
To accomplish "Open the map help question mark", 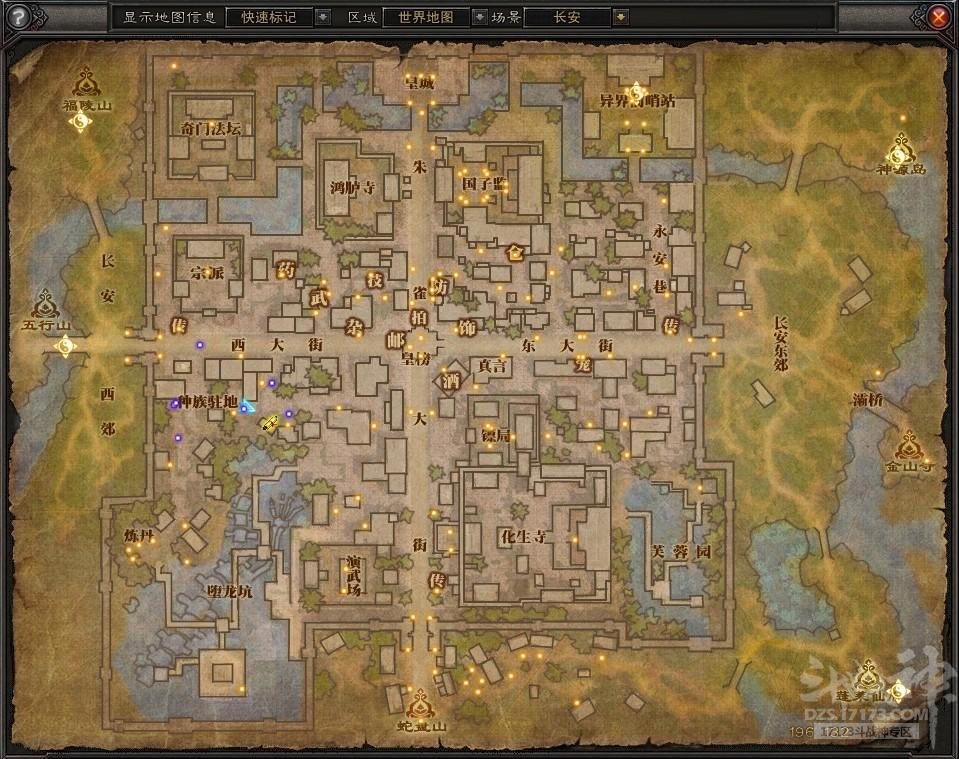I will click(18, 17).
